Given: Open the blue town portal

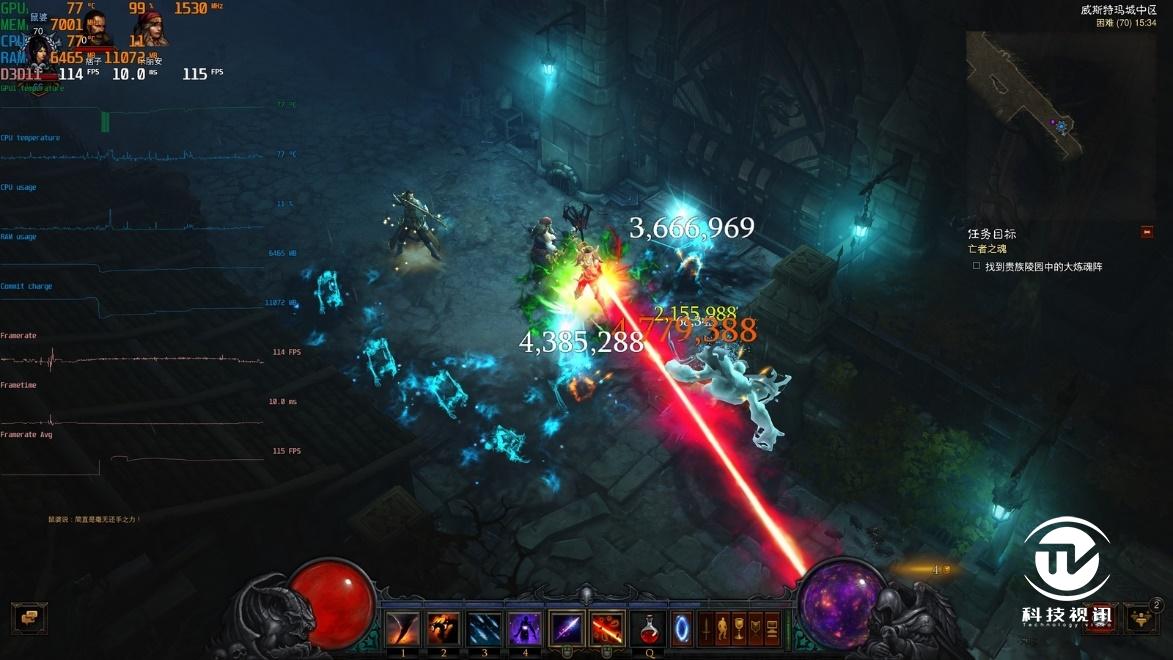Looking at the screenshot, I should click(x=682, y=629).
